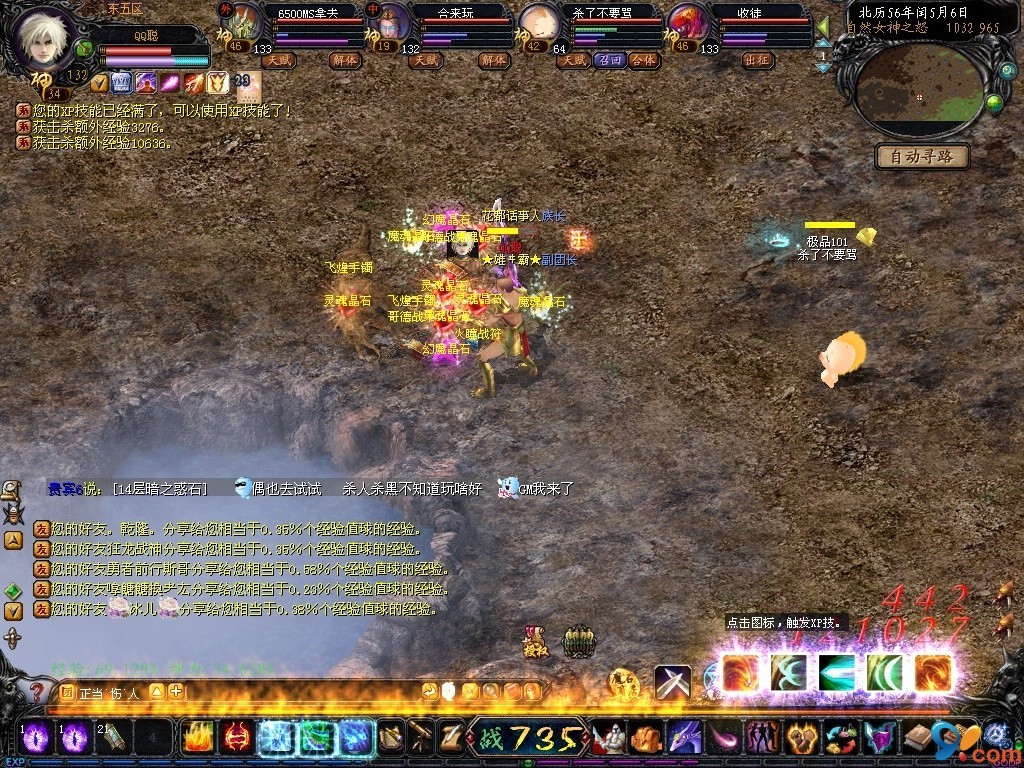Image resolution: width=1024 pixels, height=768 pixels.
Task: Activate the cyan arrow XP skill
Action: pyautogui.click(x=836, y=673)
